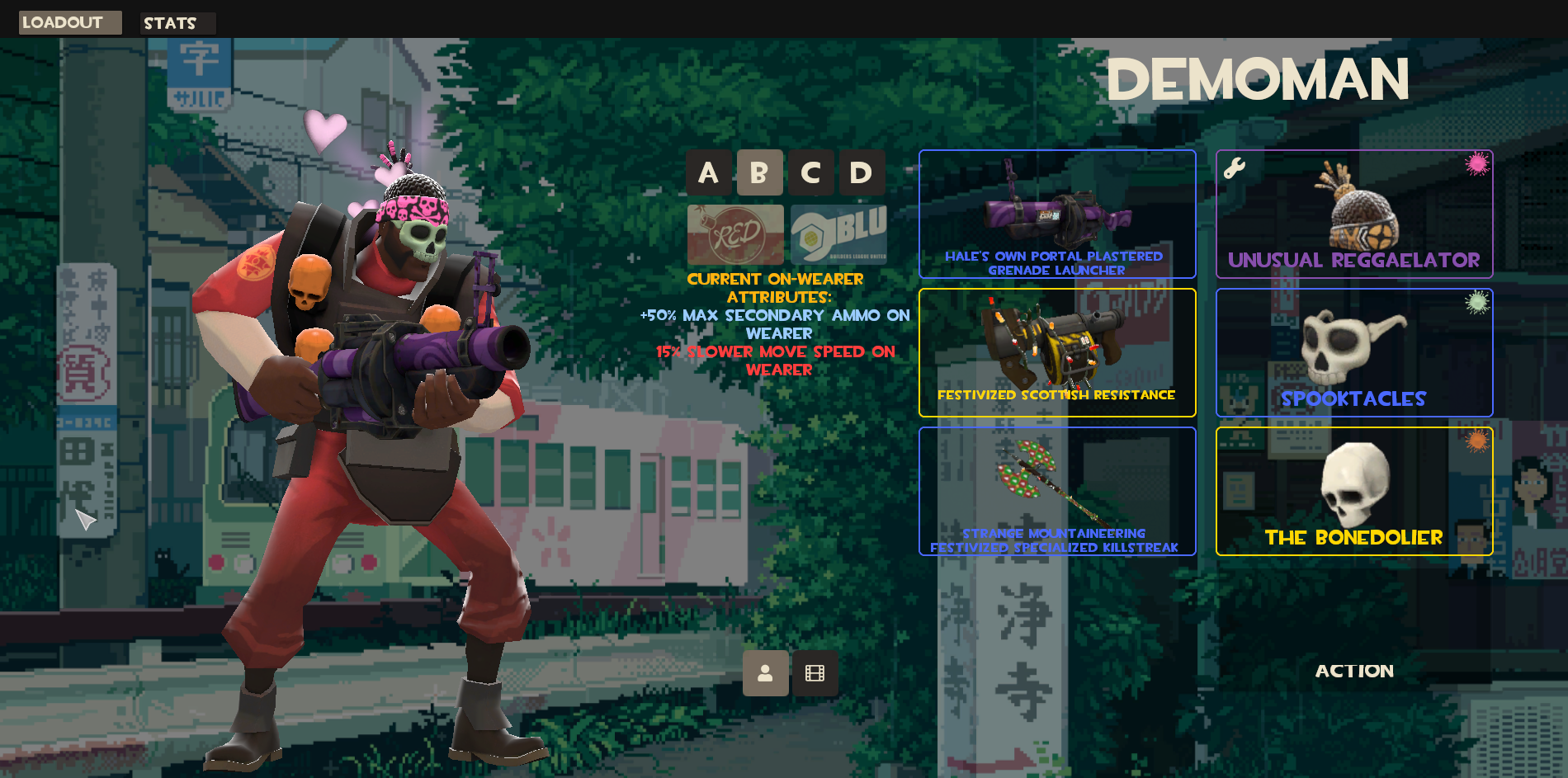Viewport: 1568px width, 778px height.
Task: Open the Portal Plastered Grenade Launcher slot
Action: (x=1056, y=214)
